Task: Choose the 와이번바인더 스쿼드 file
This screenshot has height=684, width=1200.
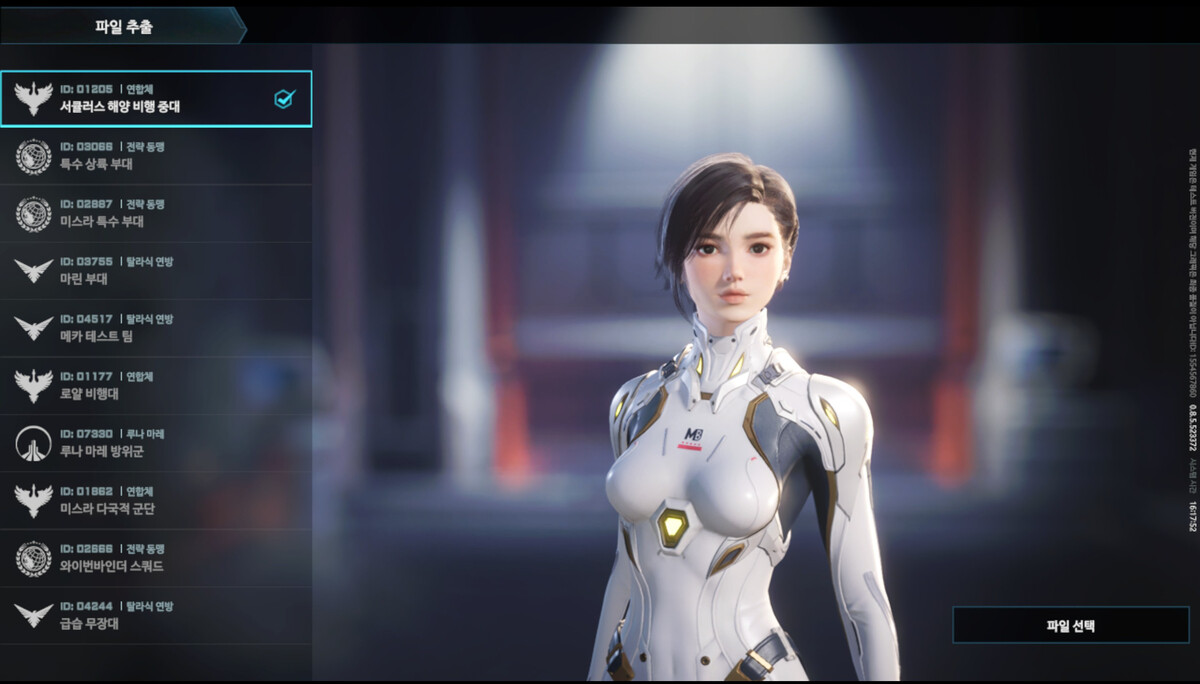Action: (x=155, y=558)
